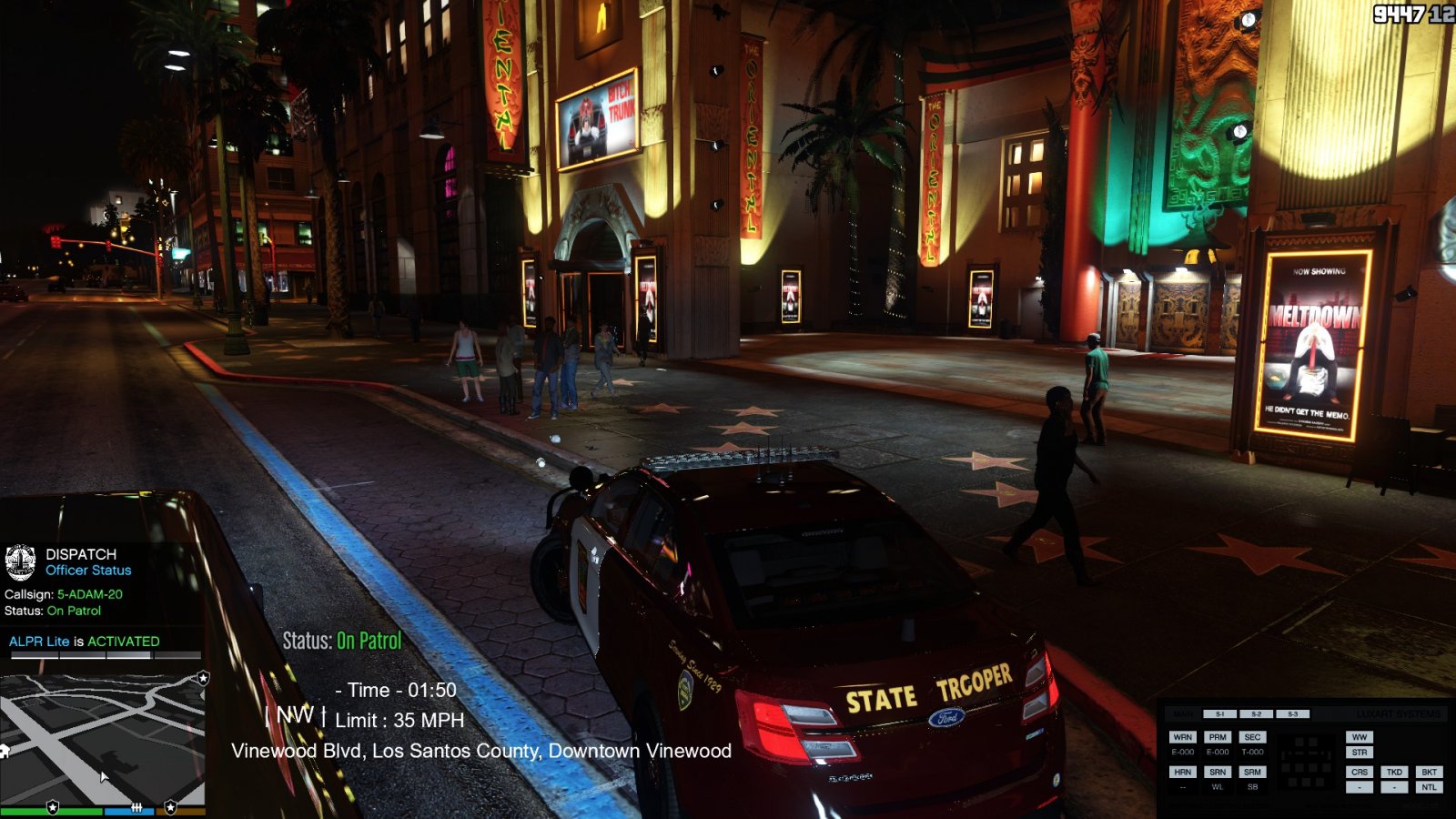Switch on the SRM siren mode button
Screen dimensions: 1456x819
tap(1252, 772)
